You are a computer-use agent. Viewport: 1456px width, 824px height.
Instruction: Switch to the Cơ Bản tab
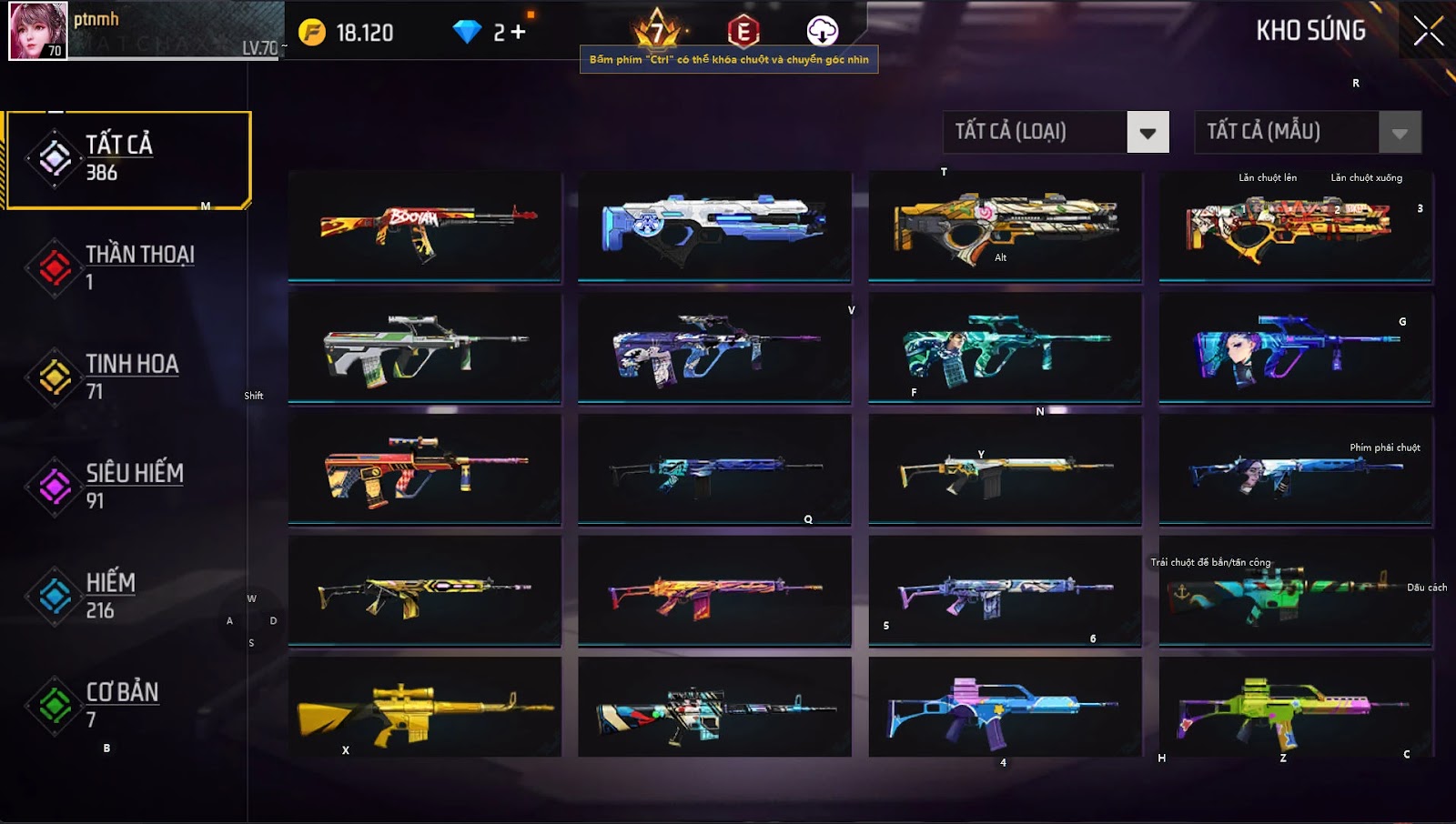click(127, 705)
